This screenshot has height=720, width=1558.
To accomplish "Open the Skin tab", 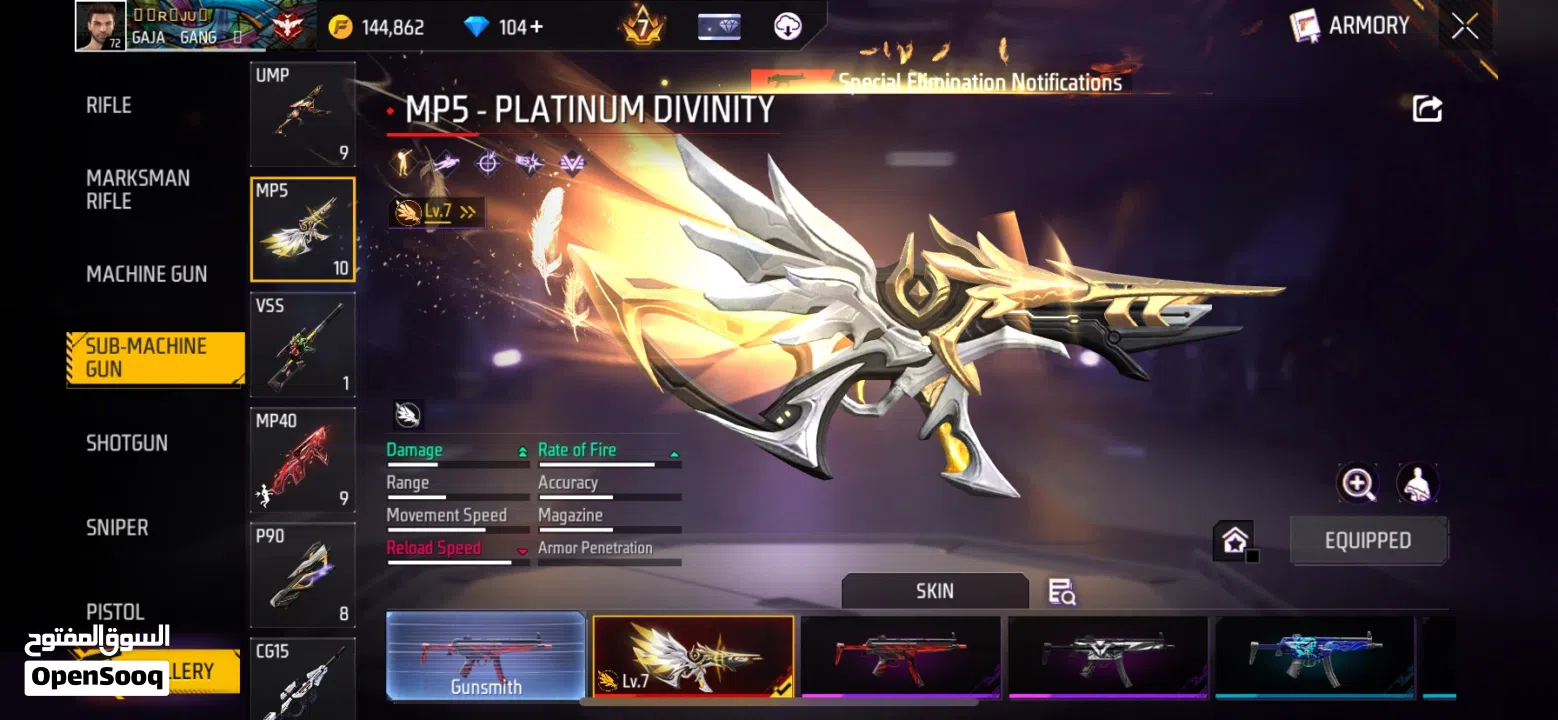I will point(934,591).
